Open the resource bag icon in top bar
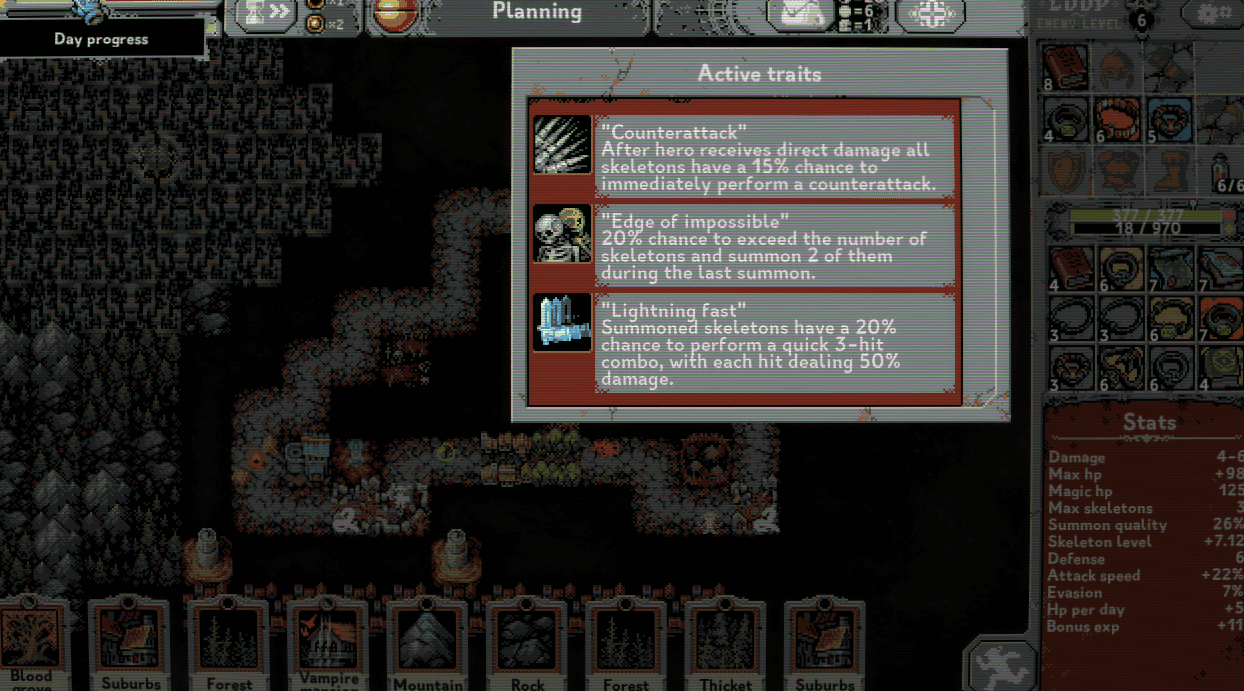 click(800, 15)
